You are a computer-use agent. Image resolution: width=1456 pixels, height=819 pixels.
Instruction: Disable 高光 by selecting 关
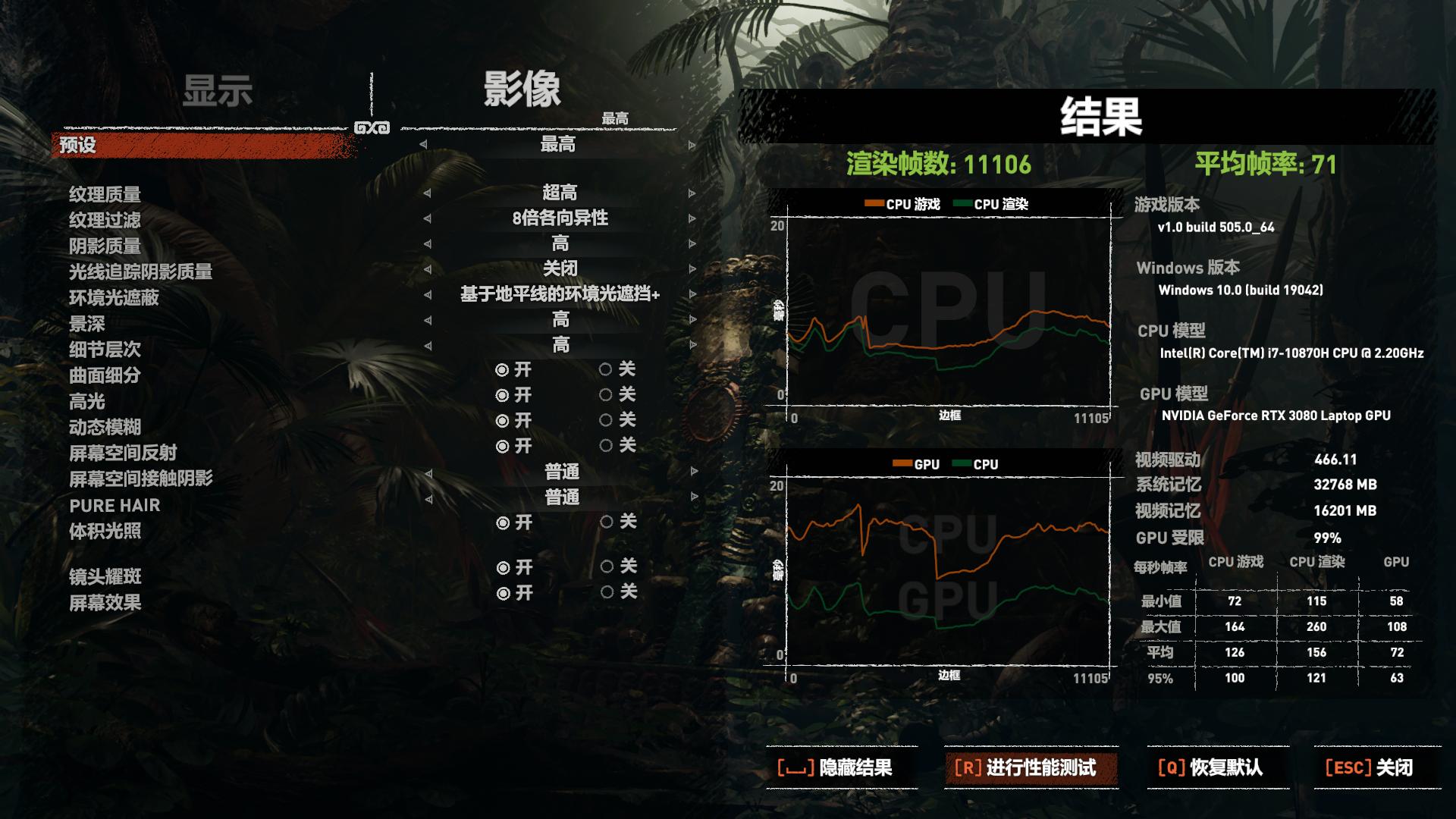[x=605, y=395]
